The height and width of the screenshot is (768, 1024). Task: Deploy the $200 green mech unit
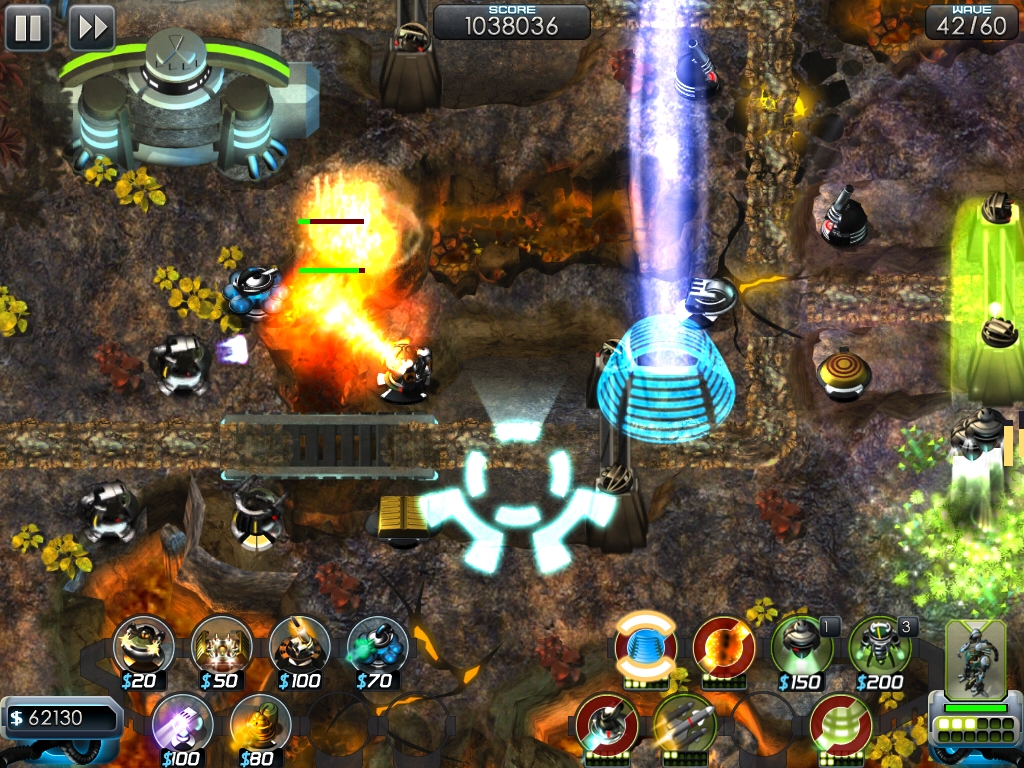tap(879, 646)
